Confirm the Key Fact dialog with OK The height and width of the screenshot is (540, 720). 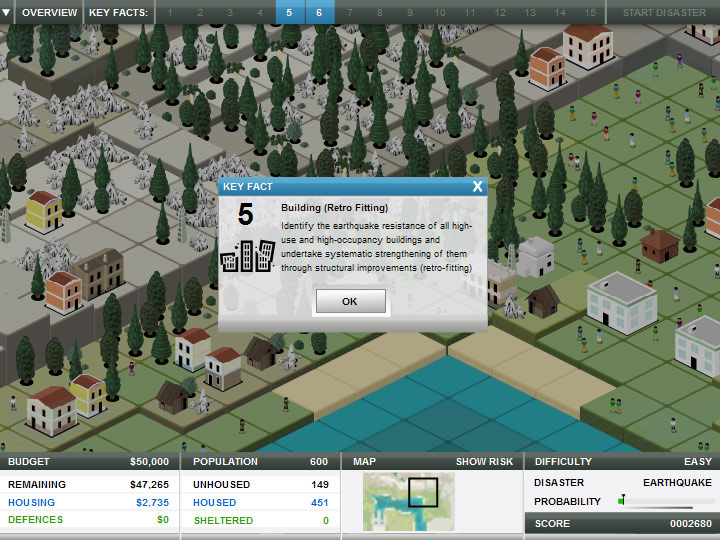coord(349,301)
